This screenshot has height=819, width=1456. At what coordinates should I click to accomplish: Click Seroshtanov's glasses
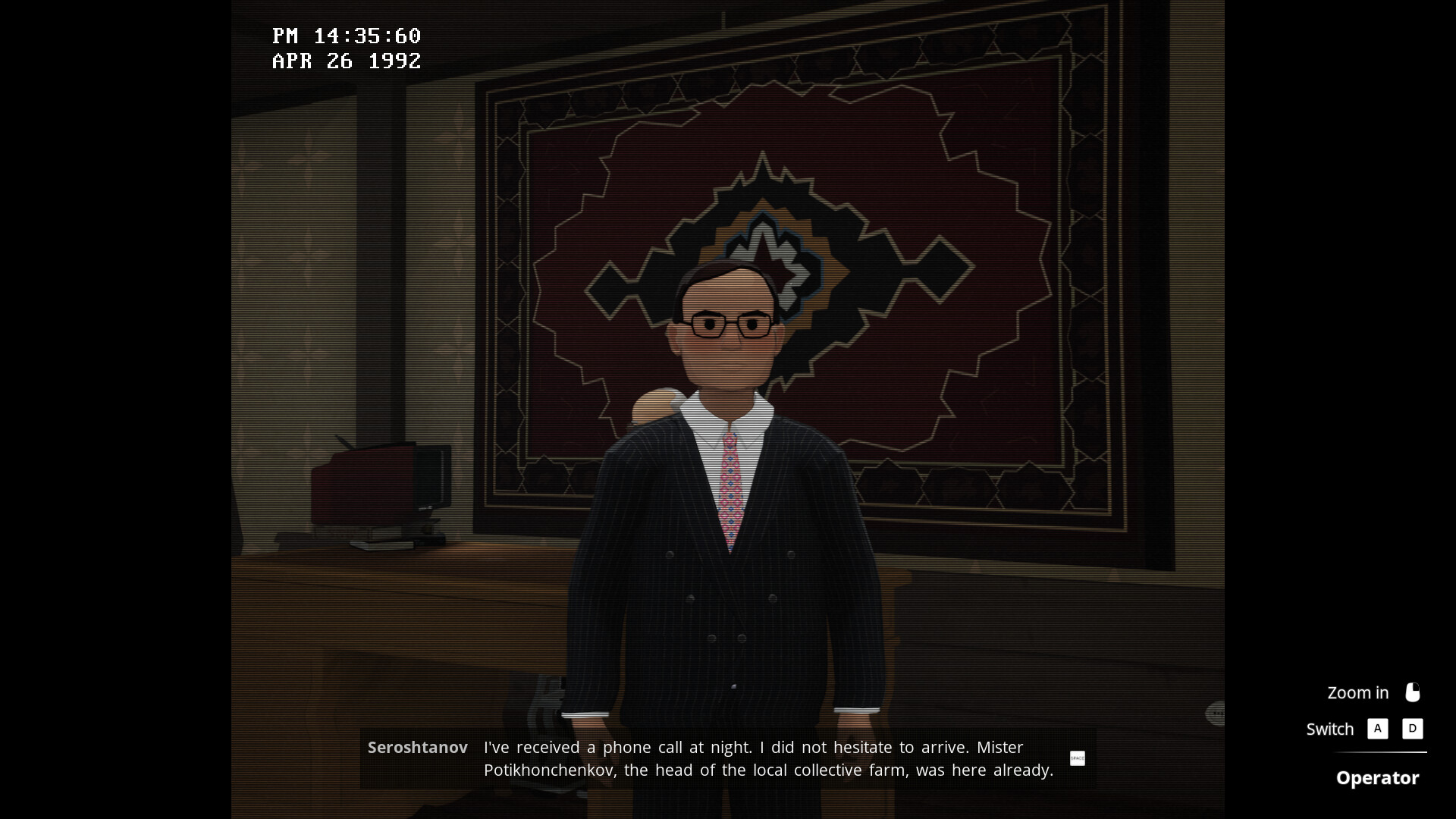[730, 324]
